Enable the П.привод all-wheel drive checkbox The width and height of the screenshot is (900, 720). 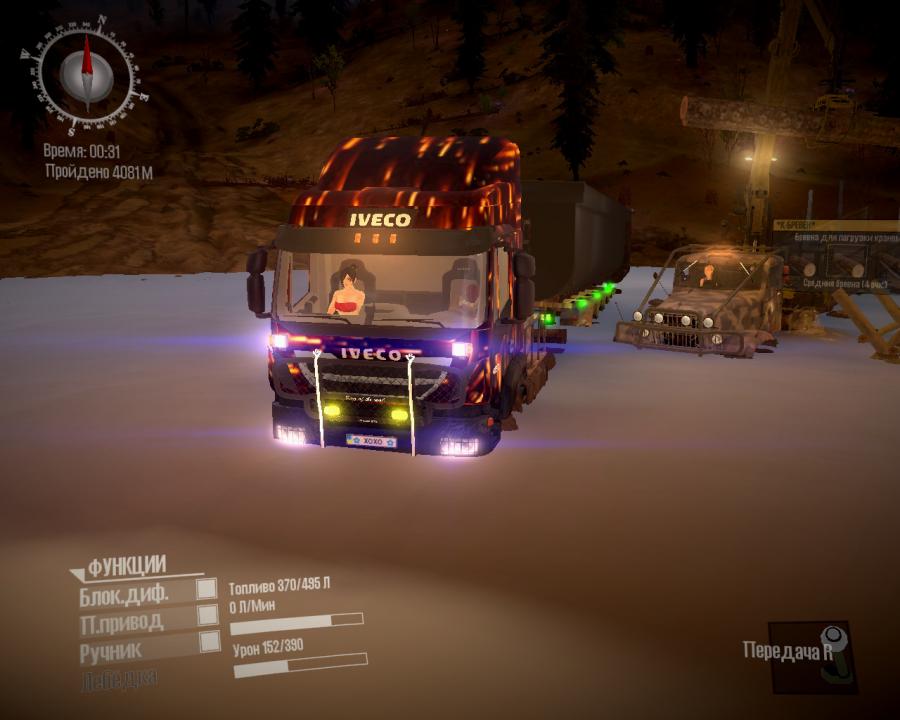(x=208, y=614)
